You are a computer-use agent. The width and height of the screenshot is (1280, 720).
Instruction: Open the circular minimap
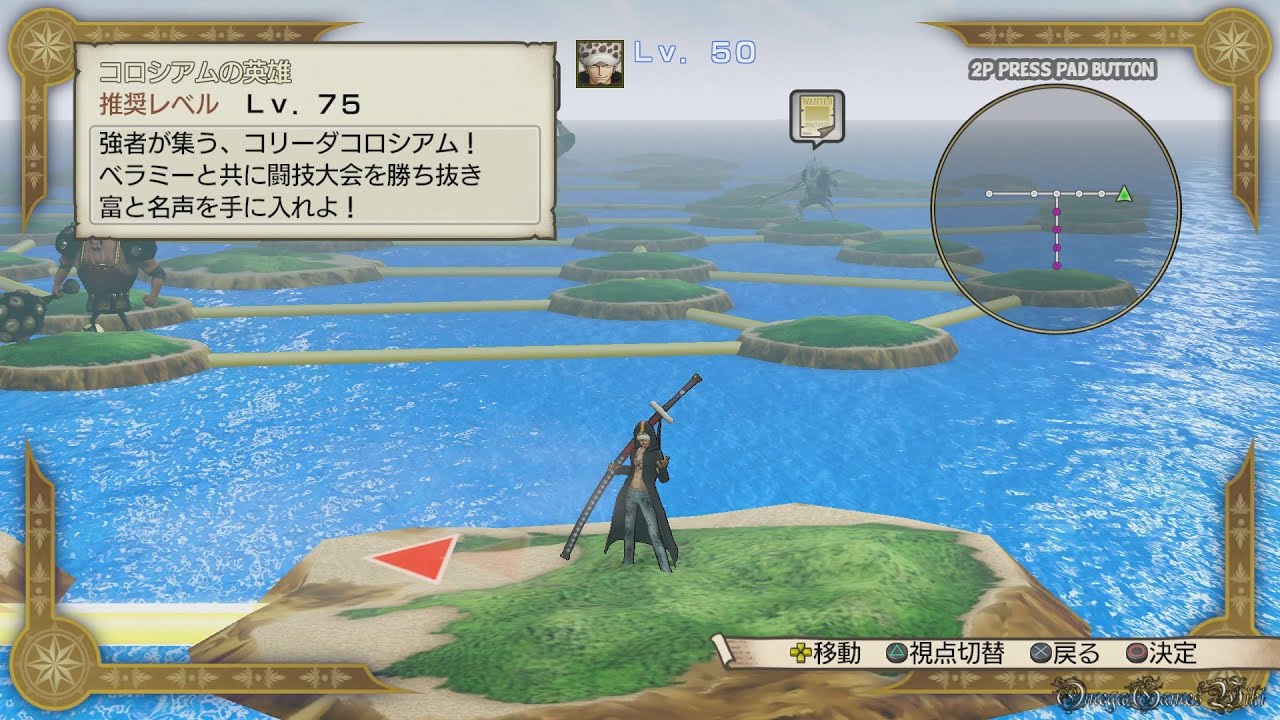click(x=1056, y=208)
